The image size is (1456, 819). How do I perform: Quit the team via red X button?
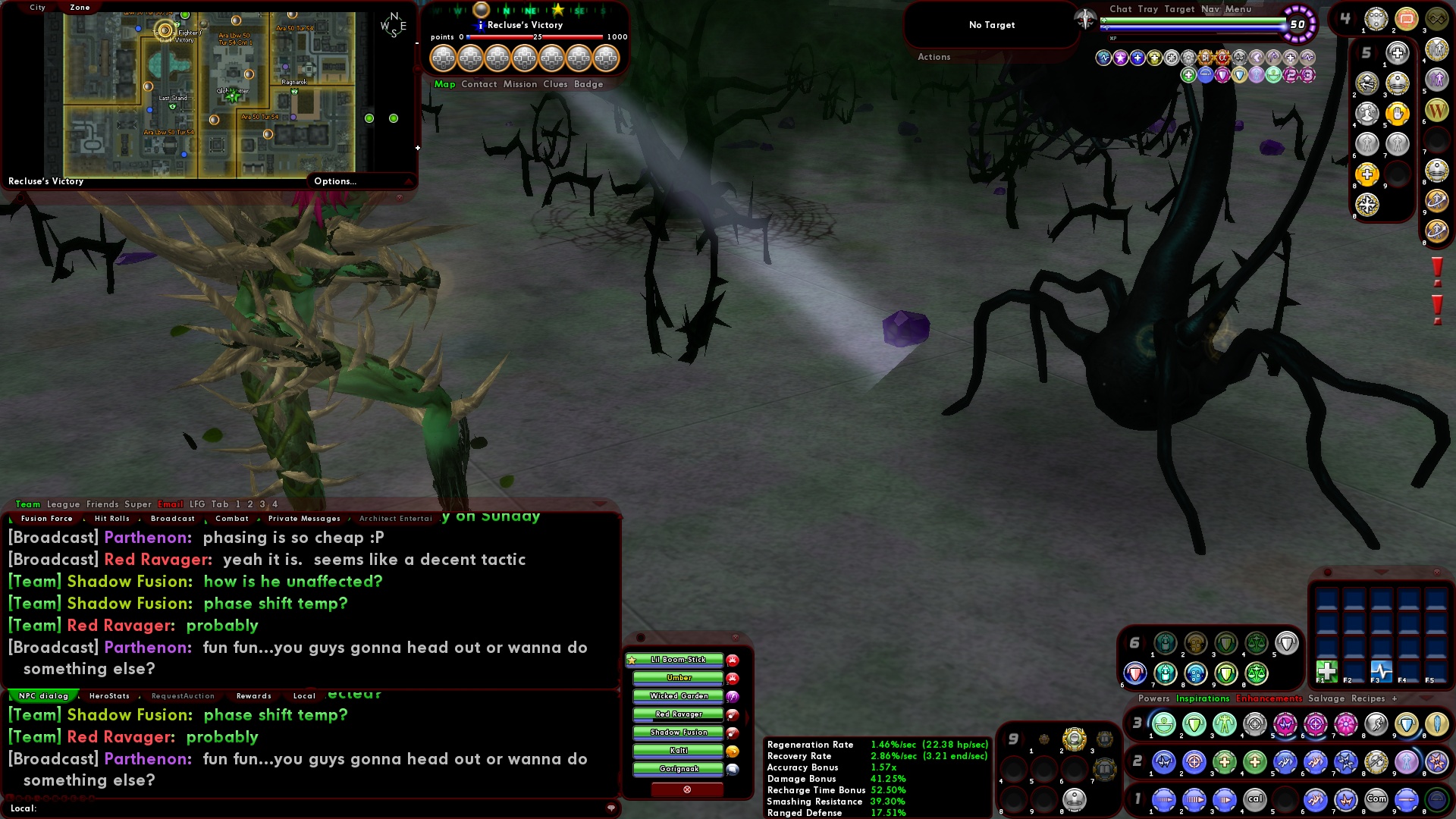tap(687, 789)
